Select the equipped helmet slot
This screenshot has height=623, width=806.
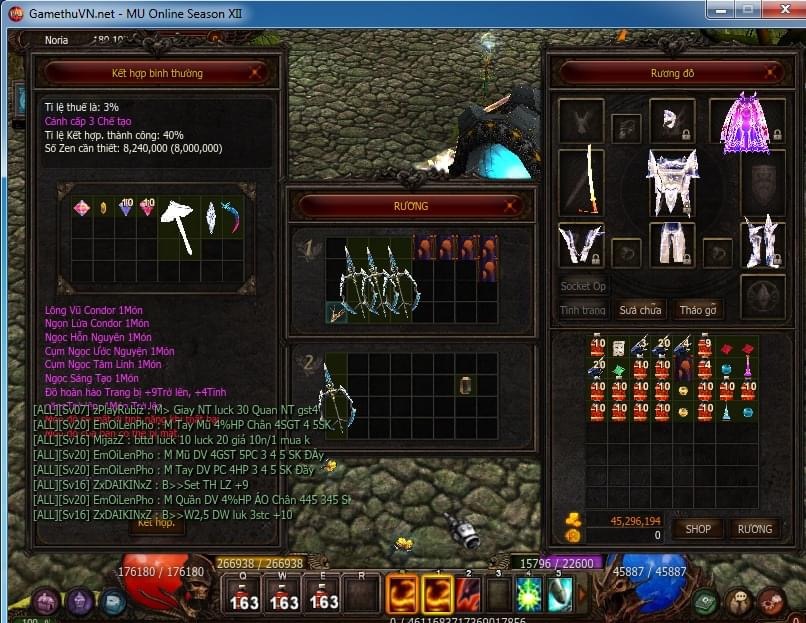tap(672, 120)
